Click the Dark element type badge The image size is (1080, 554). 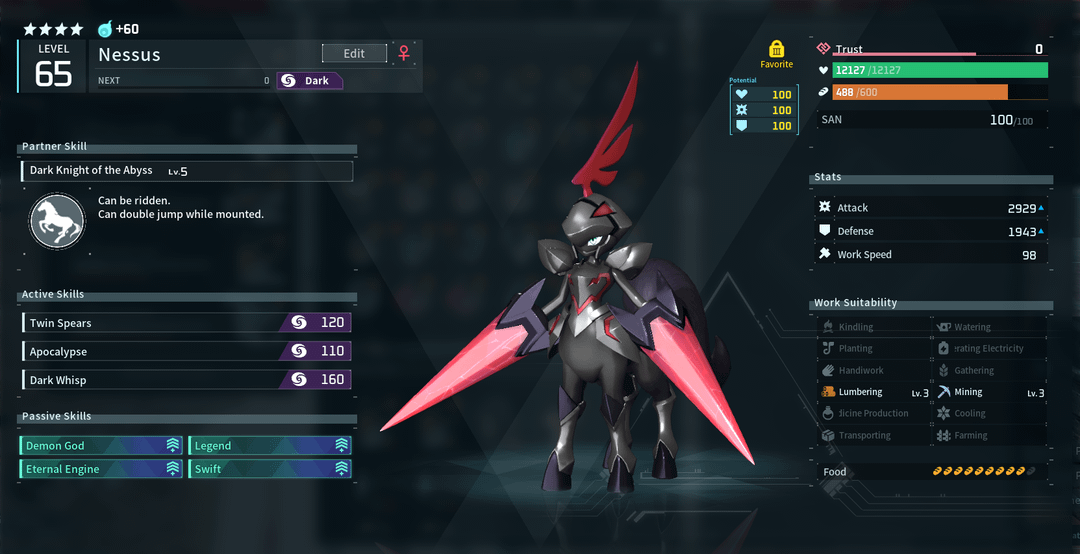click(310, 81)
